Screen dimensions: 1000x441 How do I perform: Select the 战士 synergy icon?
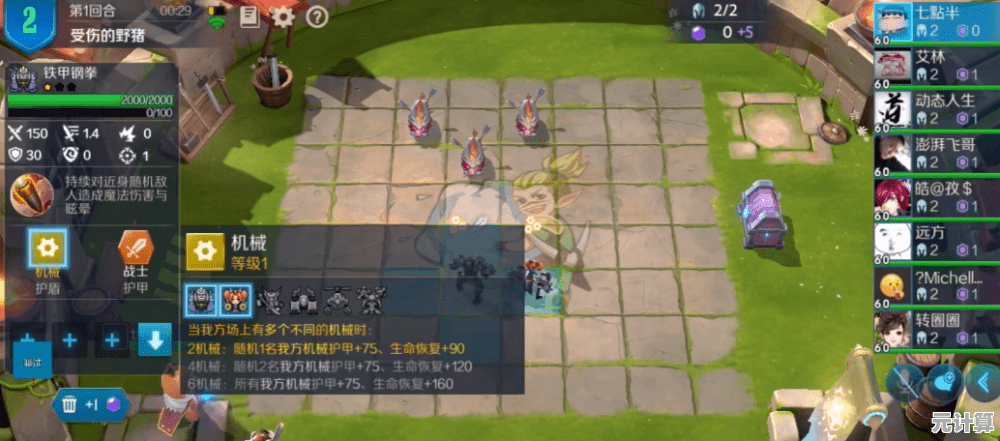coord(135,248)
